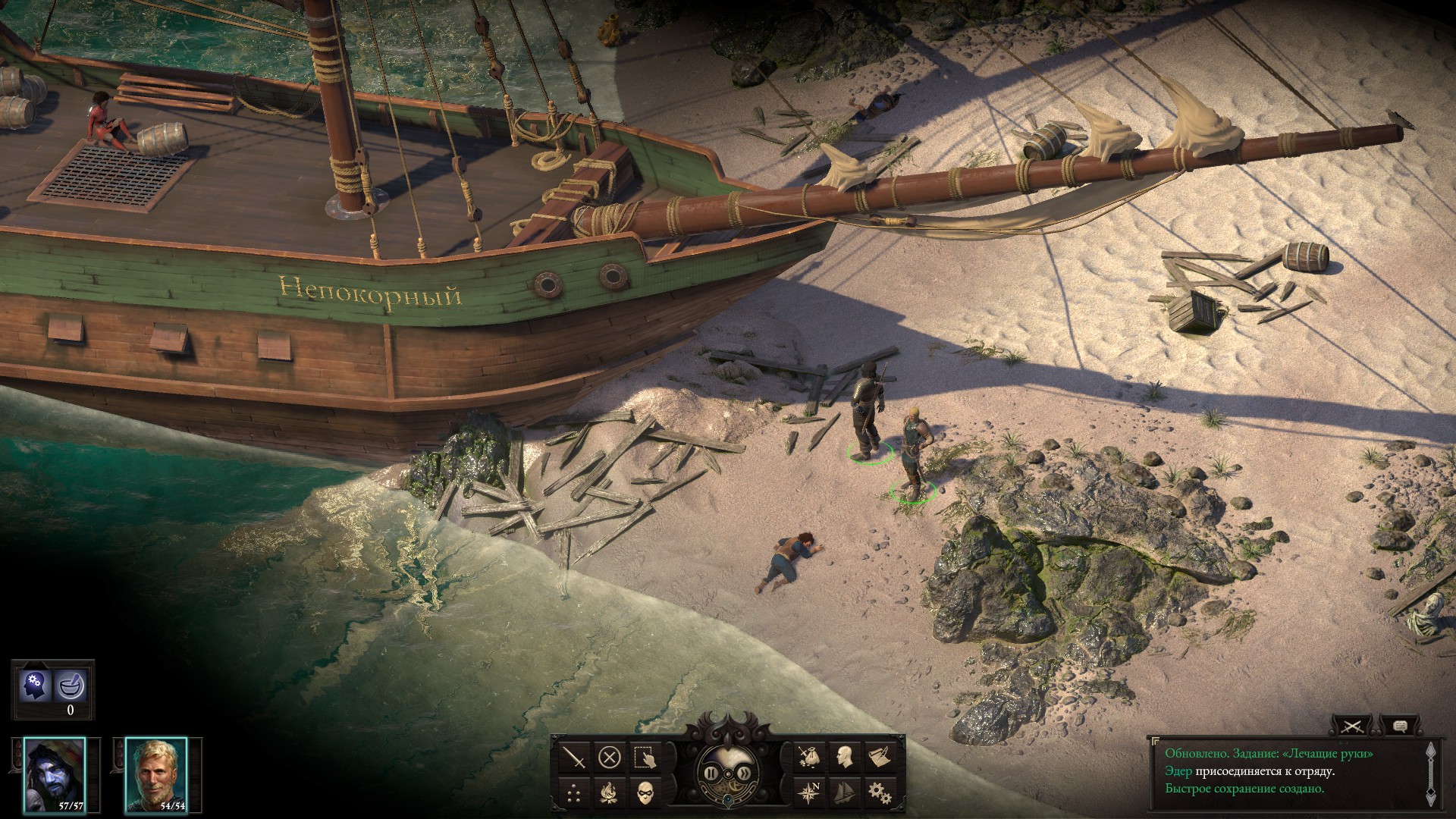Open the area map compass icon
1456x819 pixels.
click(x=809, y=792)
